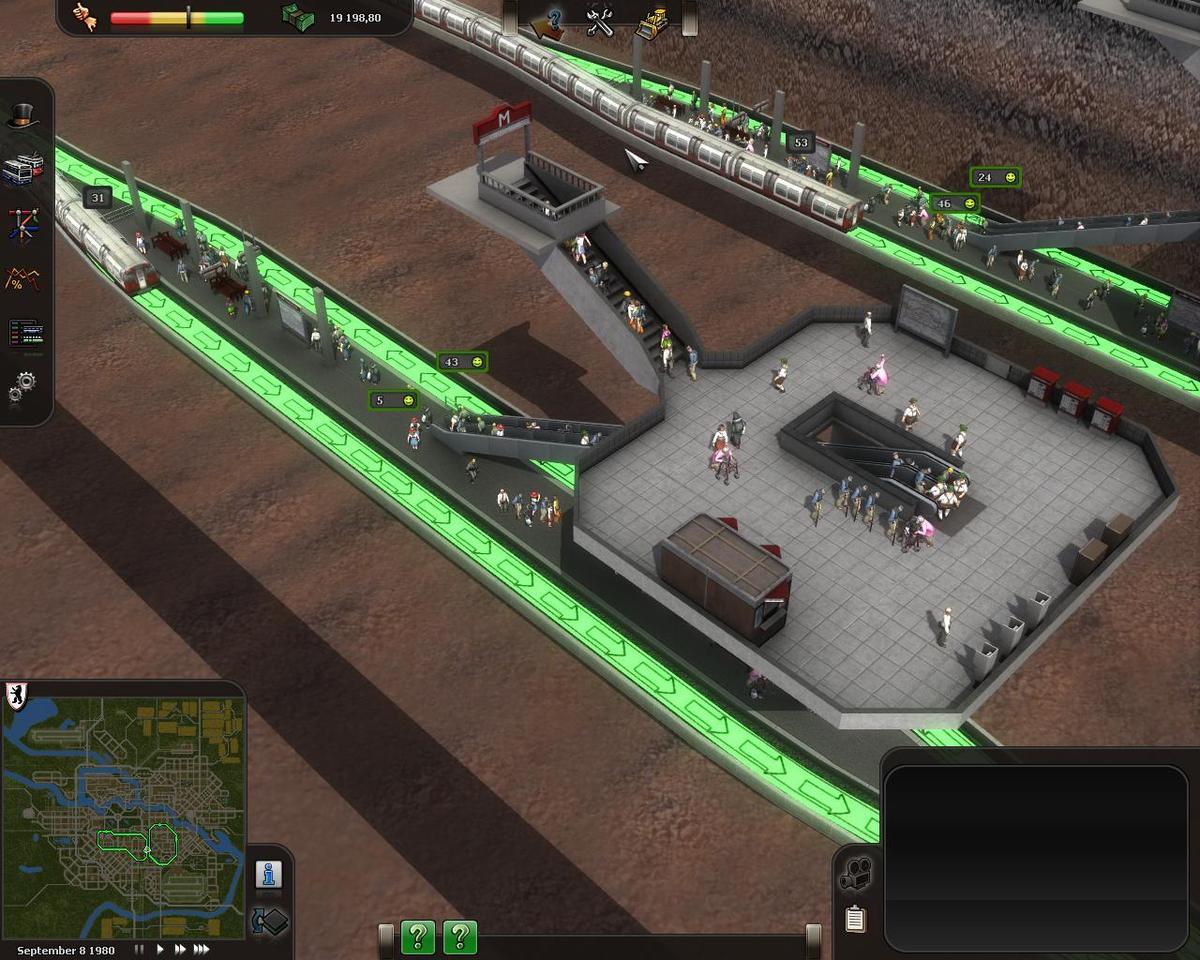Open the clipboard notes icon

(854, 918)
